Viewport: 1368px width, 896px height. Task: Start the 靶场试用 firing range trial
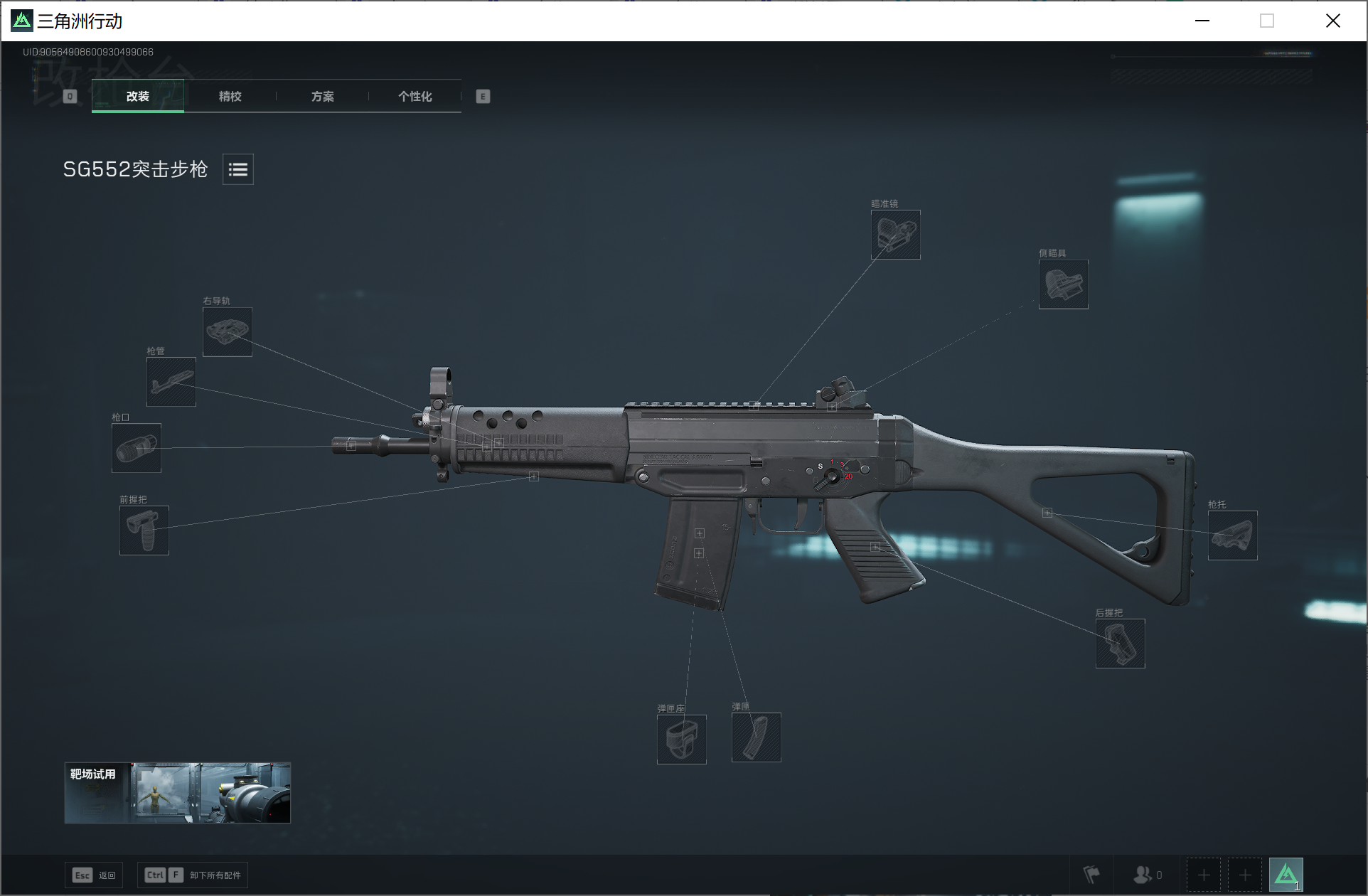[x=177, y=793]
